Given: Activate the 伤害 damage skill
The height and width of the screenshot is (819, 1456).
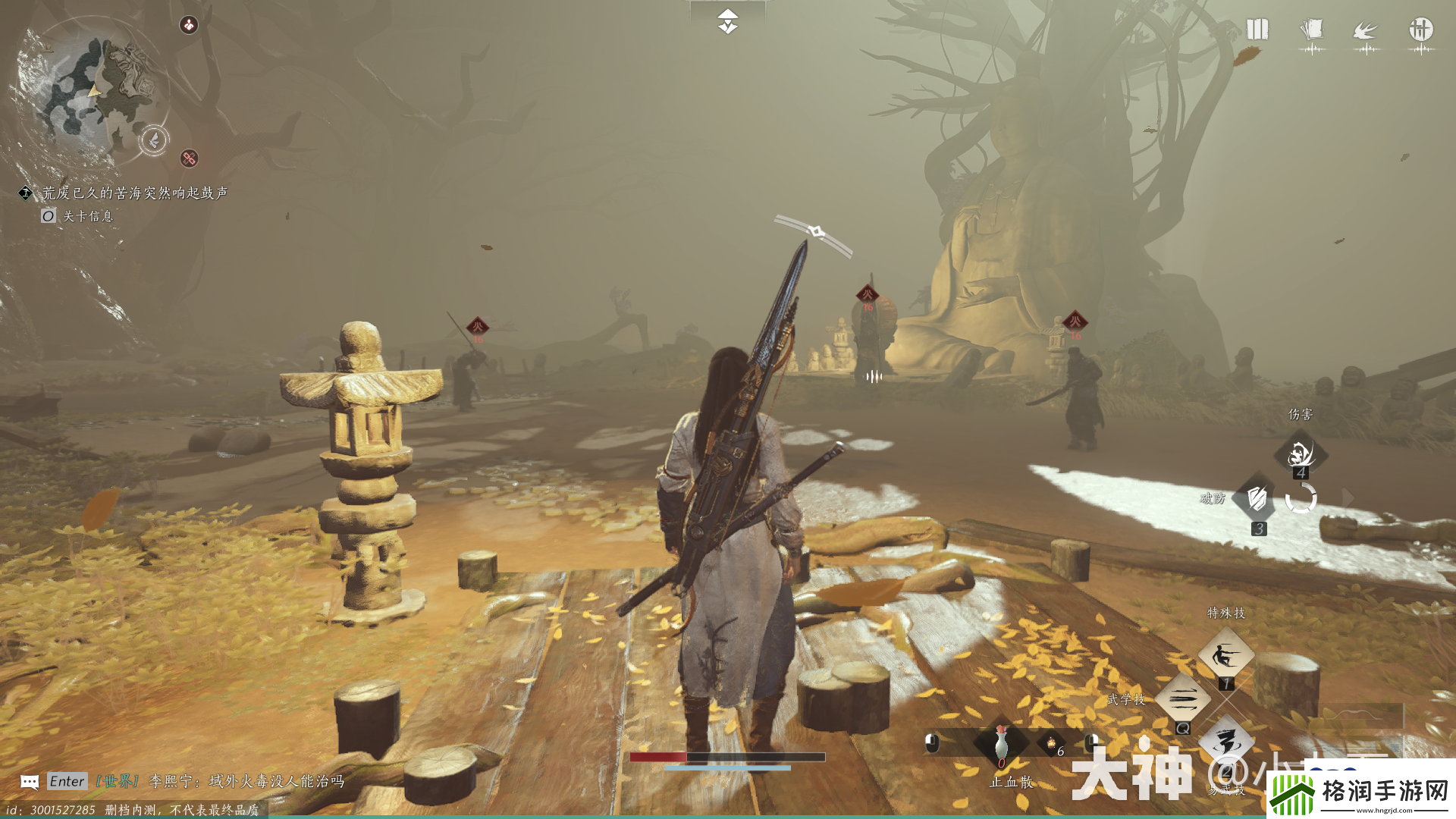Looking at the screenshot, I should click(1300, 453).
